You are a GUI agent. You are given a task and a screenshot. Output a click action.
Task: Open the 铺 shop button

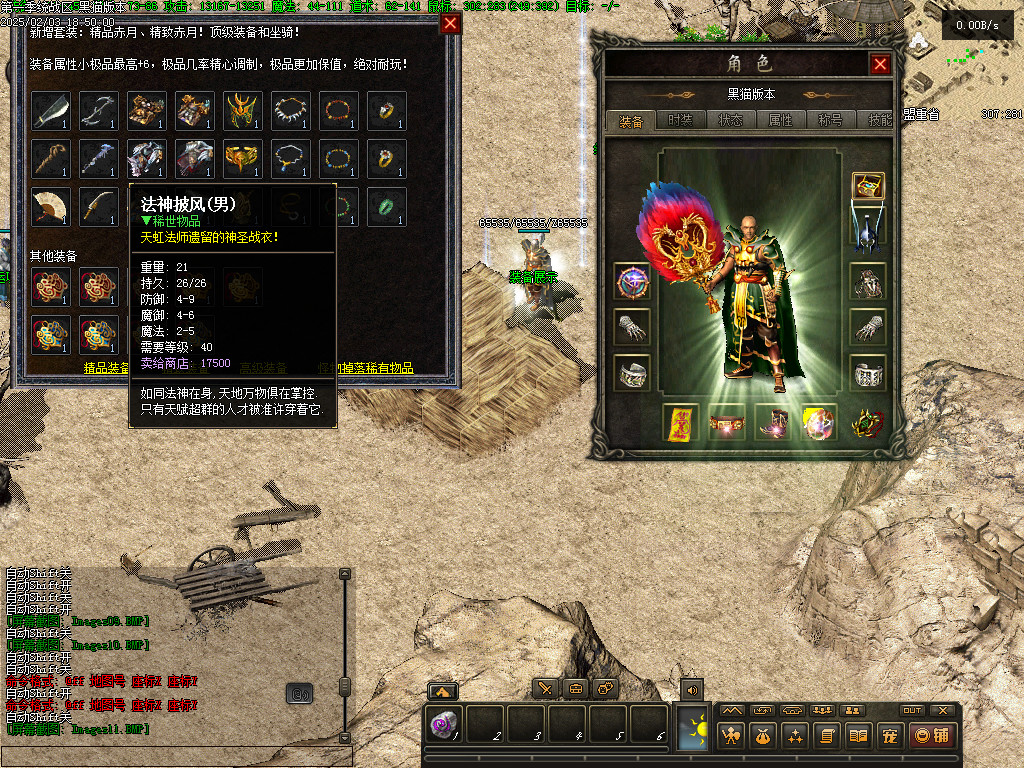(930, 736)
